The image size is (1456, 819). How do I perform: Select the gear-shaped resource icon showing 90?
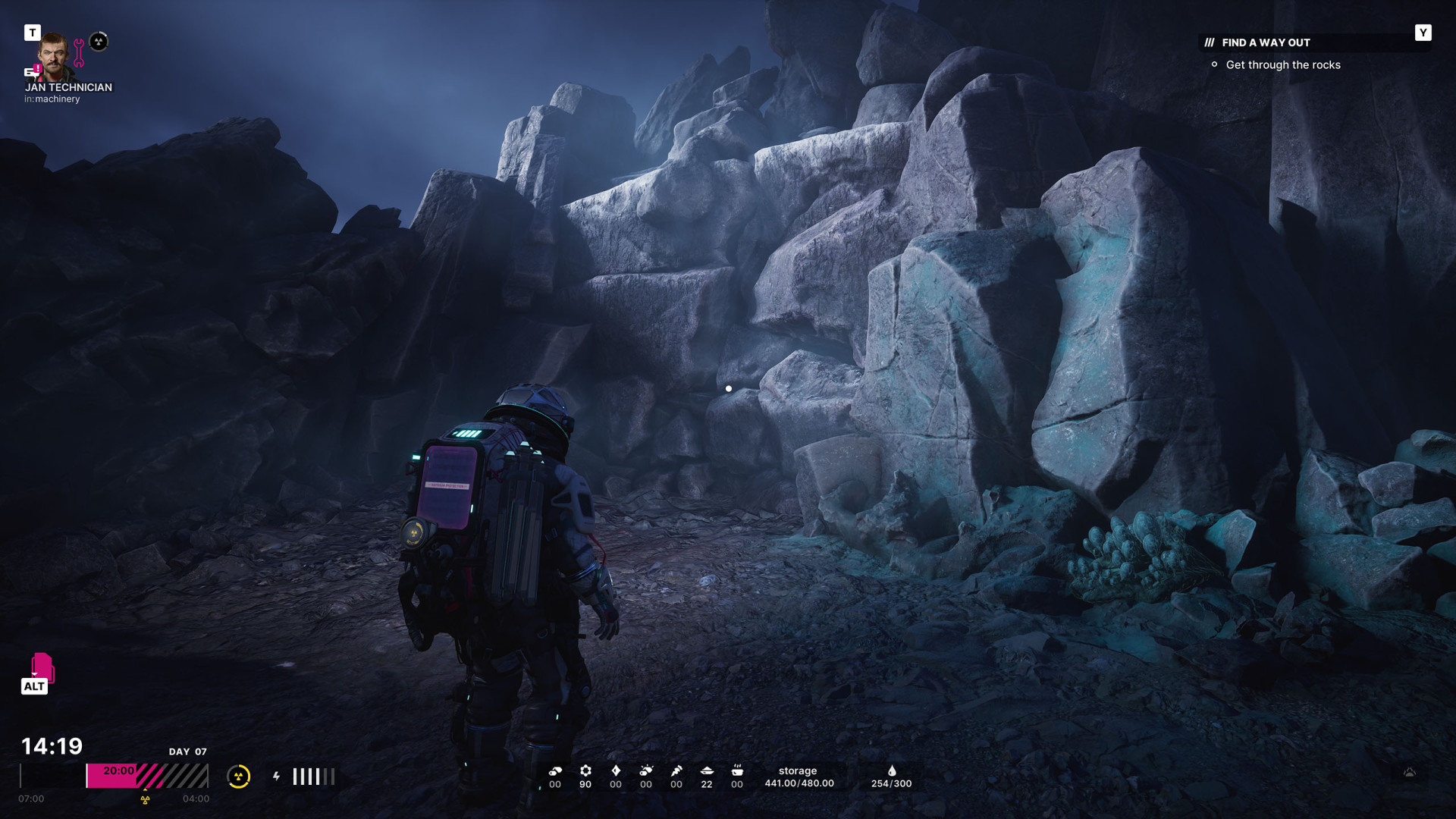585,771
